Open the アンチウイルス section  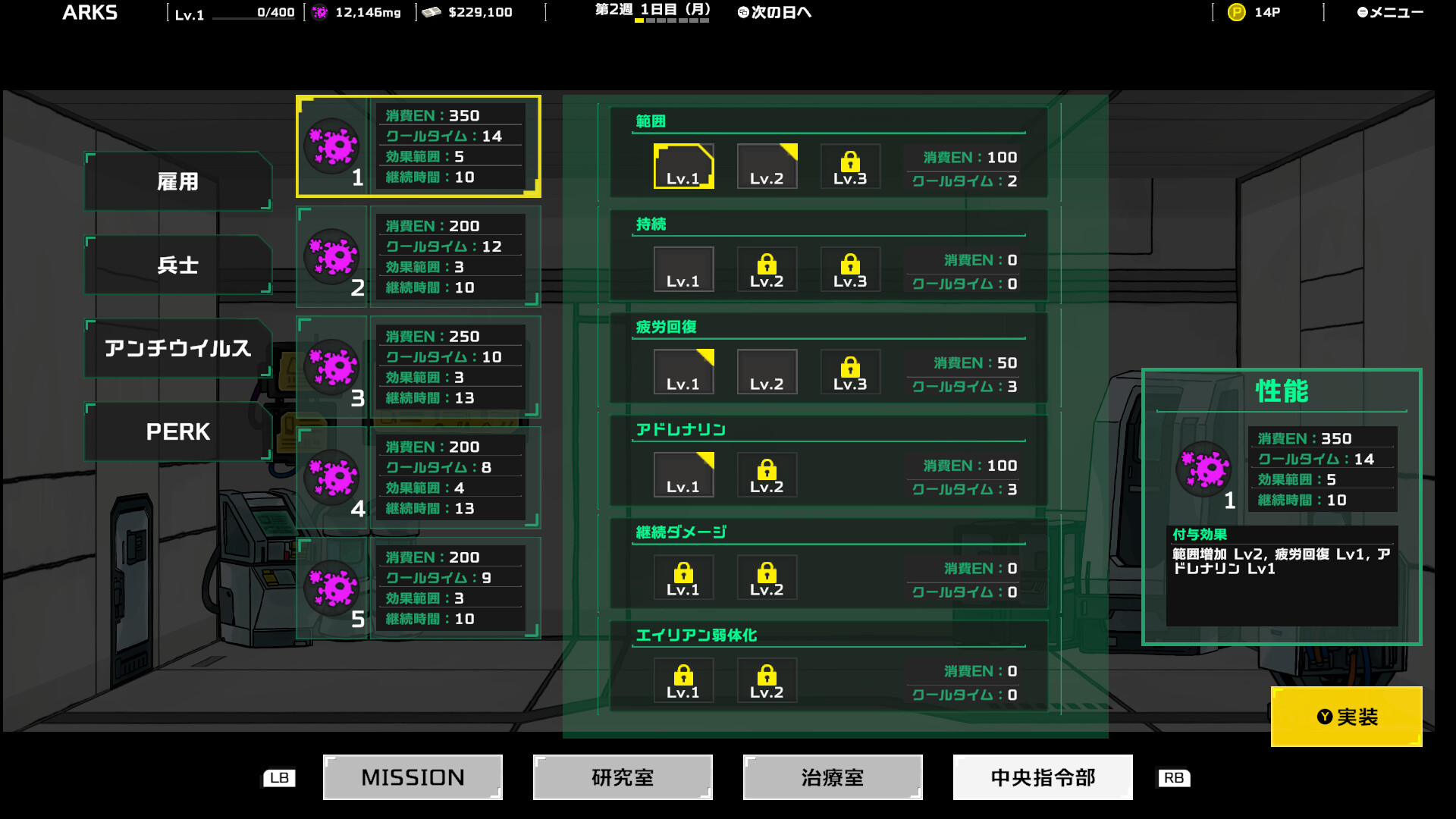(x=177, y=348)
